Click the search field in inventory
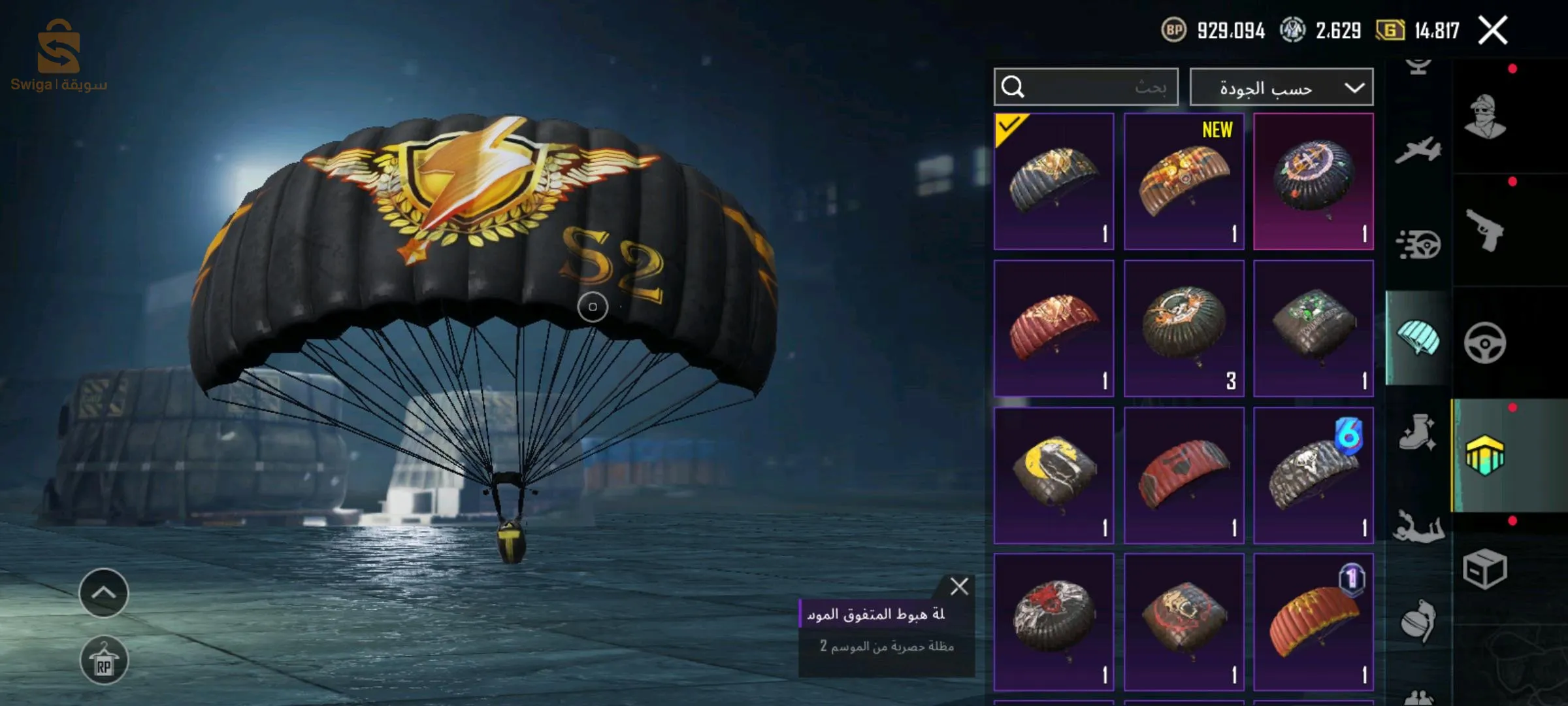The image size is (1568, 706). [x=1086, y=87]
